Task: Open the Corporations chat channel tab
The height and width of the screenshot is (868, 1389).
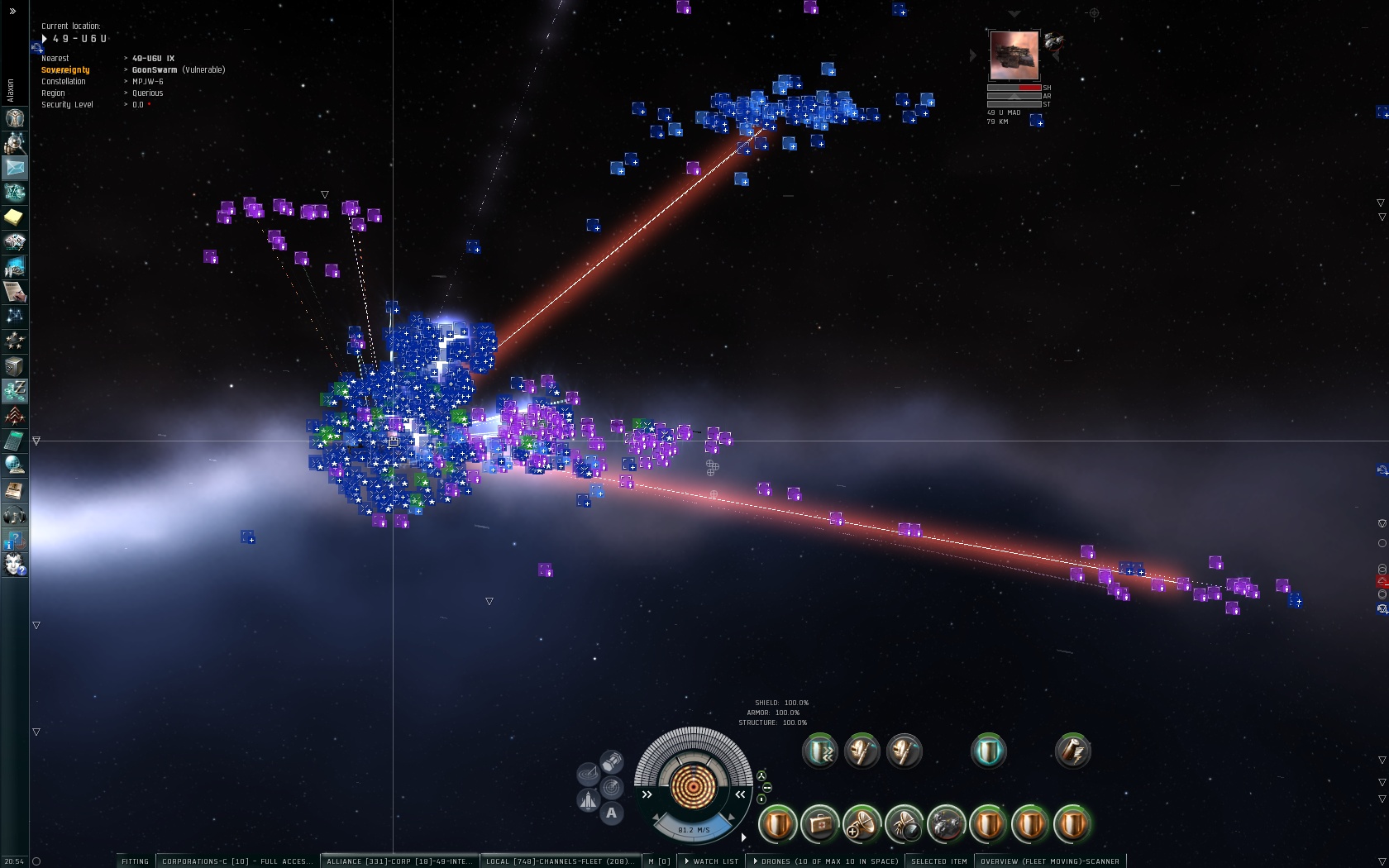Action: [x=237, y=861]
